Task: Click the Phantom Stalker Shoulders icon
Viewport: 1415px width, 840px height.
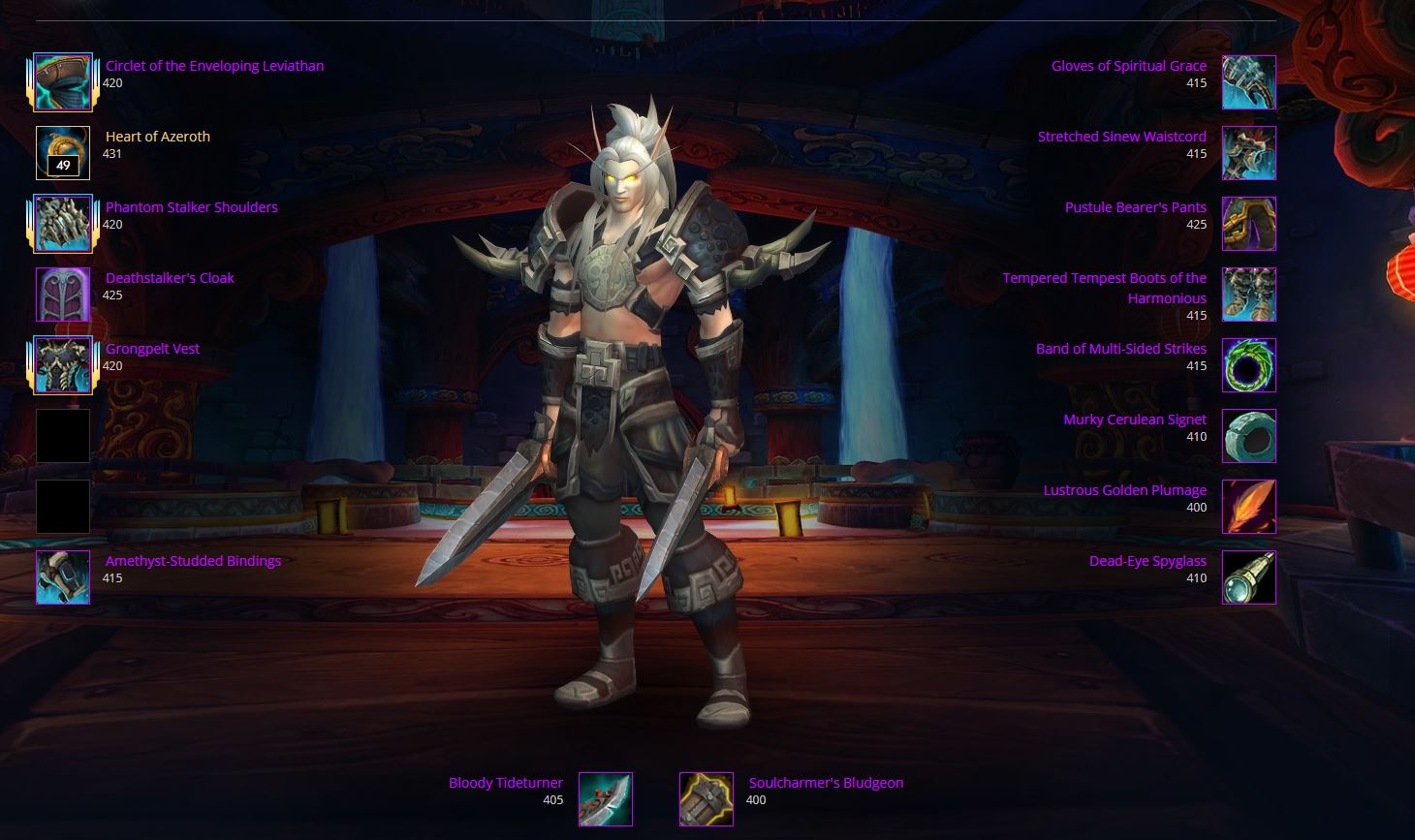Action: click(x=62, y=223)
